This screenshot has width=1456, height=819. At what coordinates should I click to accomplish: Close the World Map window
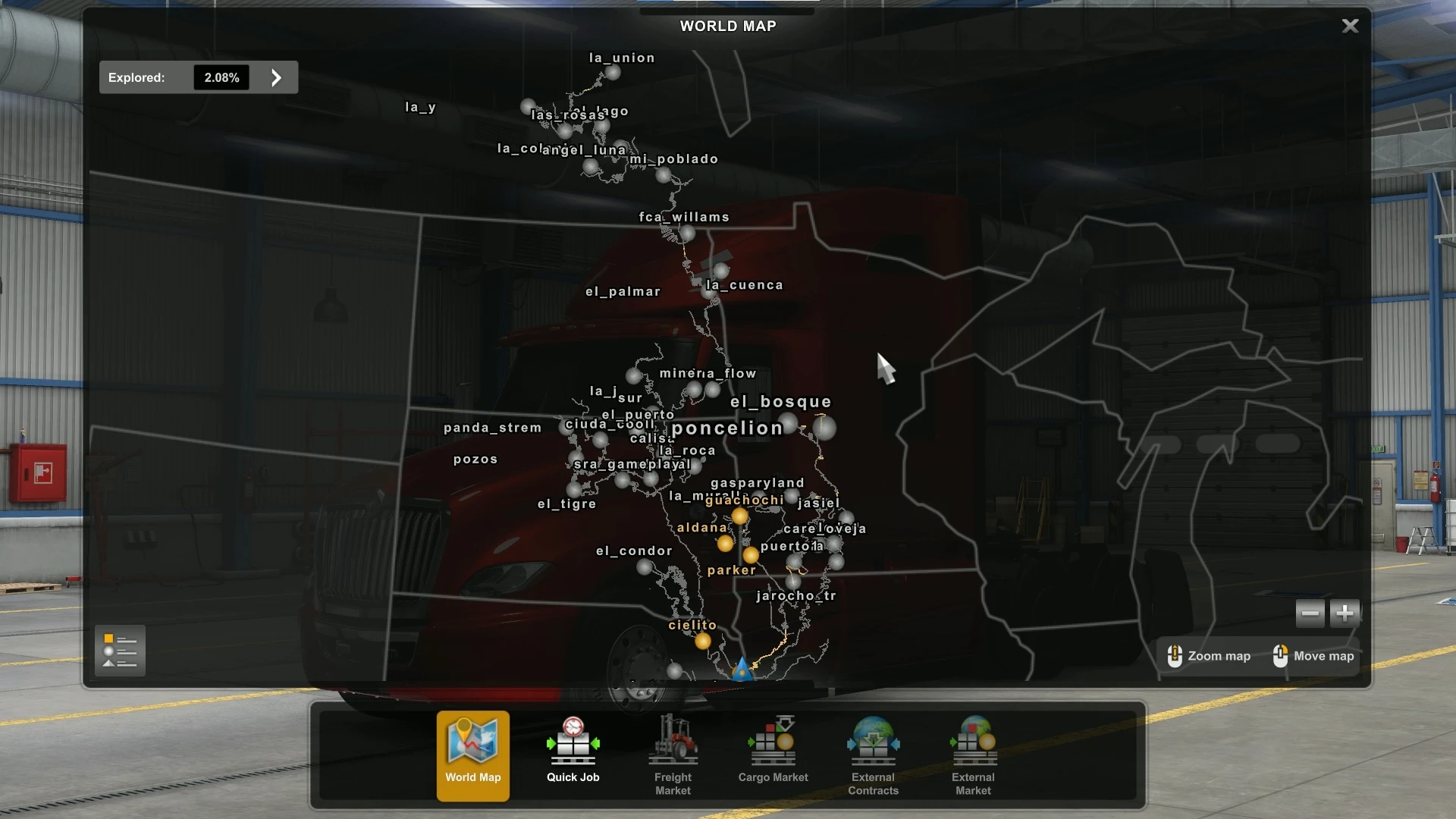[1350, 25]
